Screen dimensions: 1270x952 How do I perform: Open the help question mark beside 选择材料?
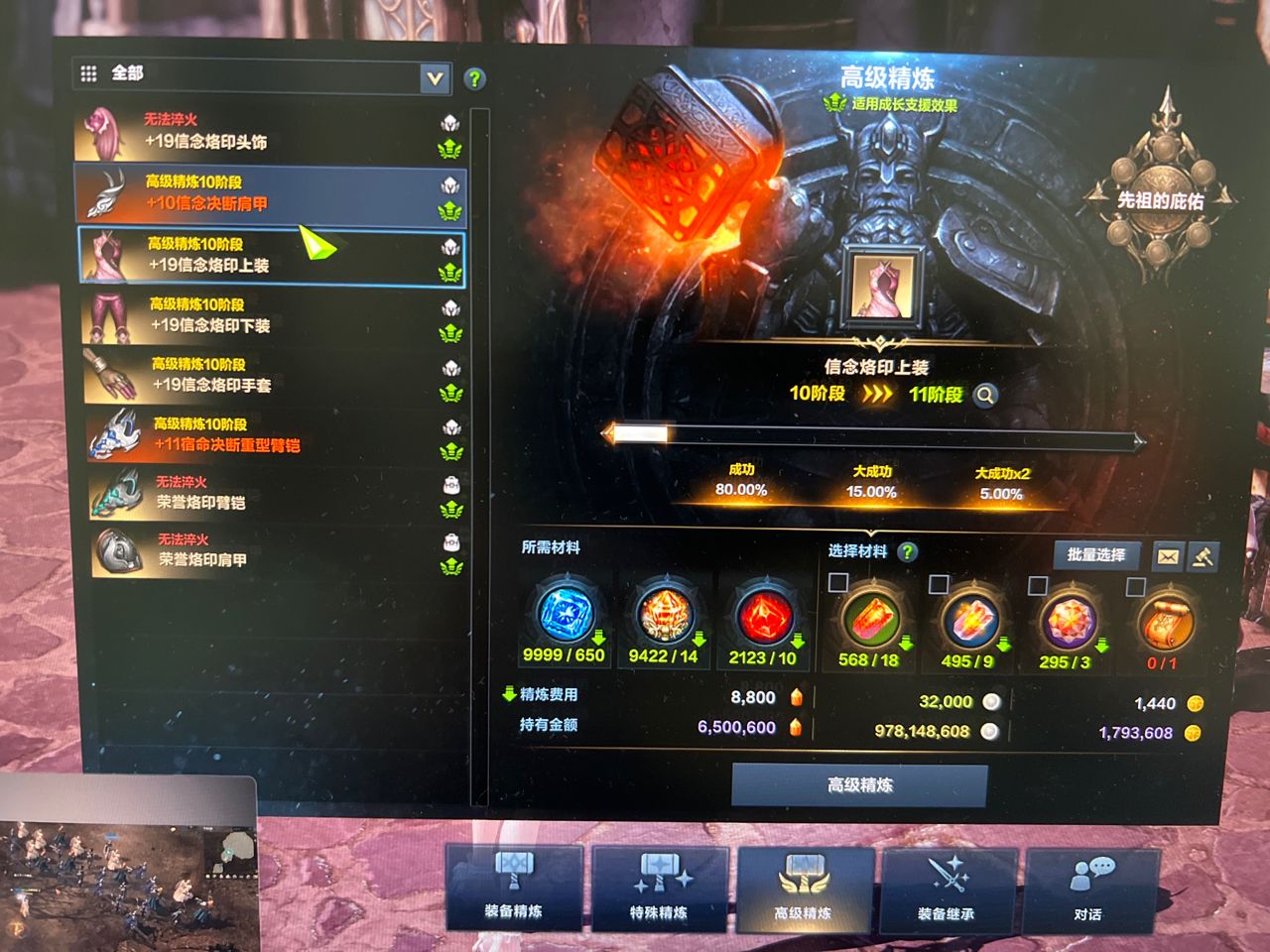click(x=906, y=553)
